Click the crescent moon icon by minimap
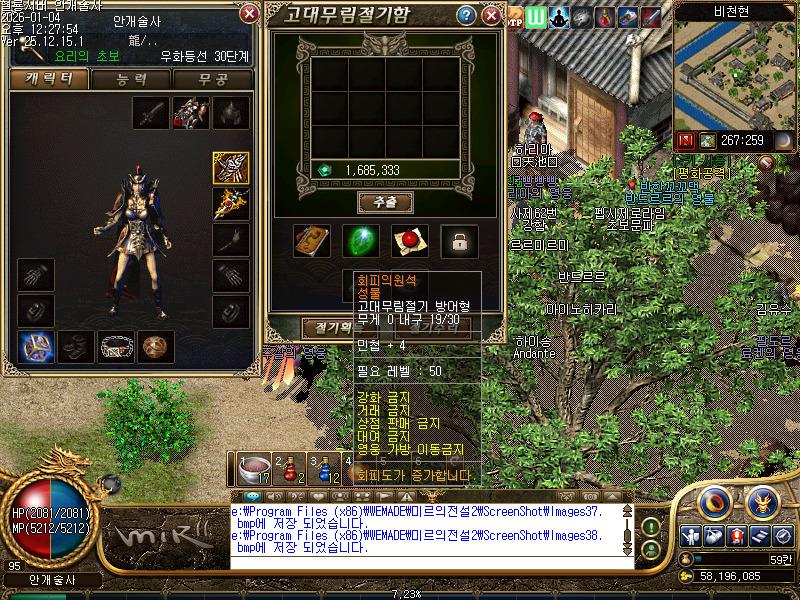This screenshot has height=600, width=800. coord(783,141)
